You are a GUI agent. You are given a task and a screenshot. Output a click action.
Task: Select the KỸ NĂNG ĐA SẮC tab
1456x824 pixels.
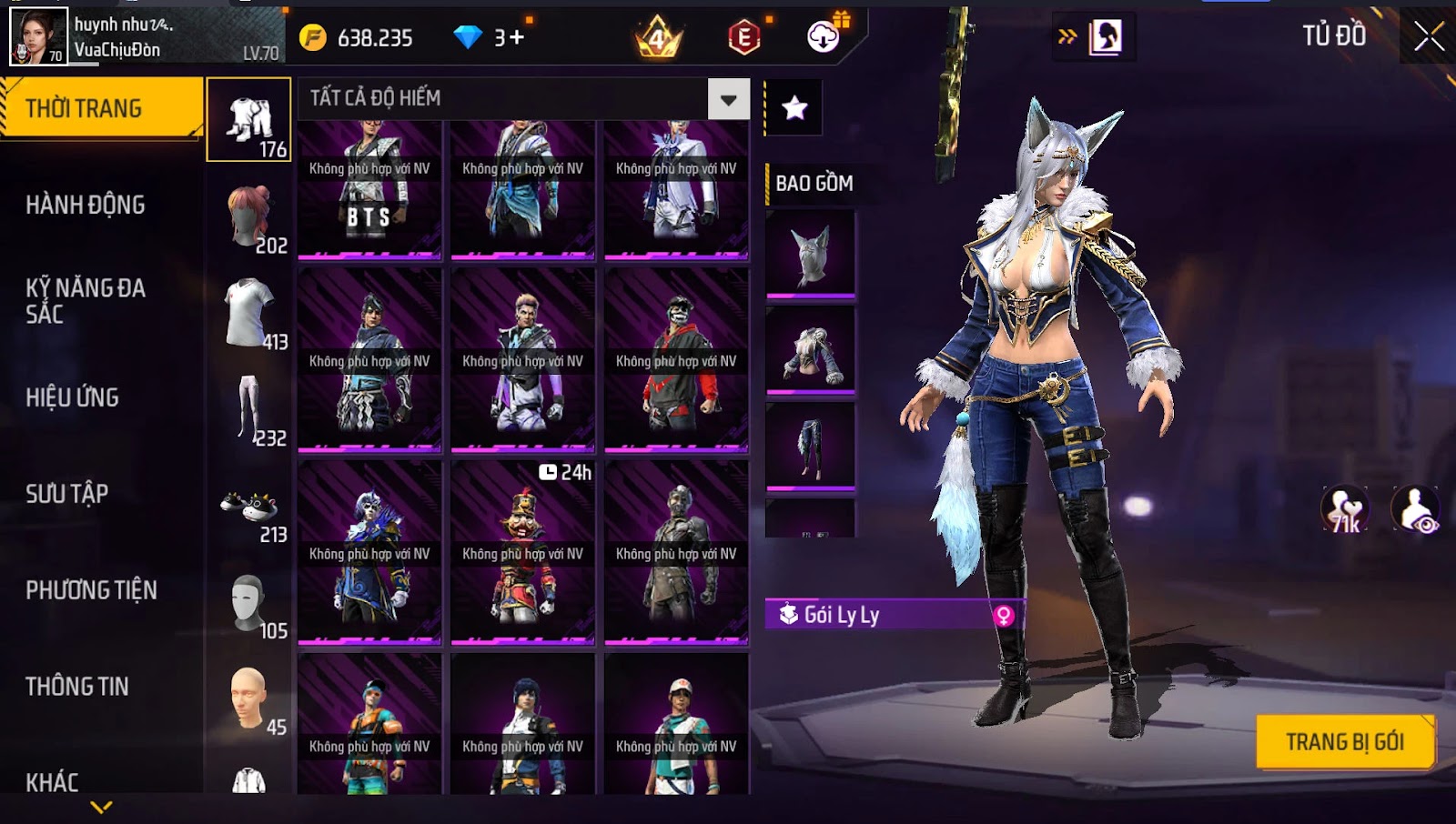pyautogui.click(x=86, y=301)
